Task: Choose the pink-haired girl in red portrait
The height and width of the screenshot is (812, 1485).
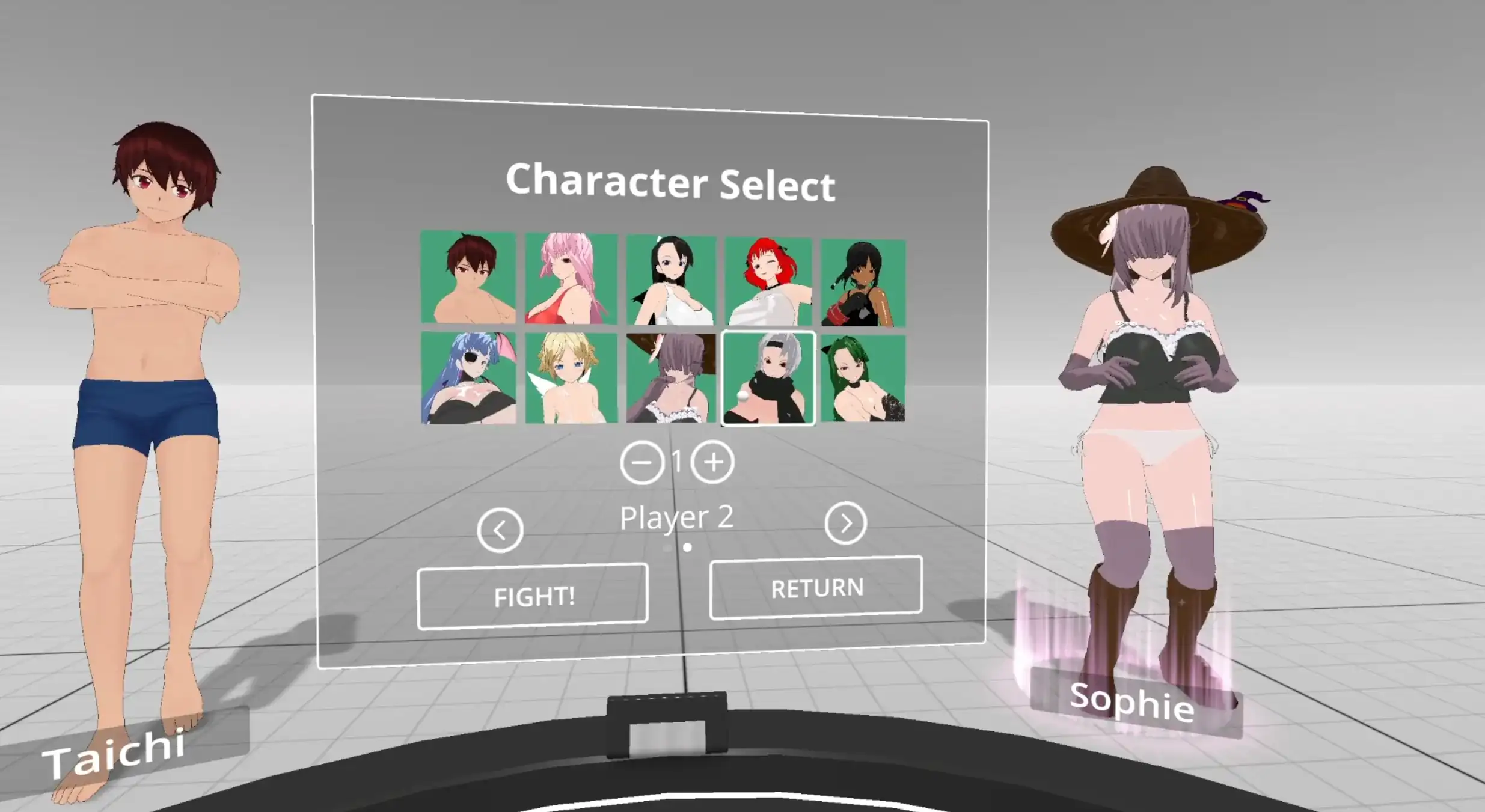Action: coord(571,278)
